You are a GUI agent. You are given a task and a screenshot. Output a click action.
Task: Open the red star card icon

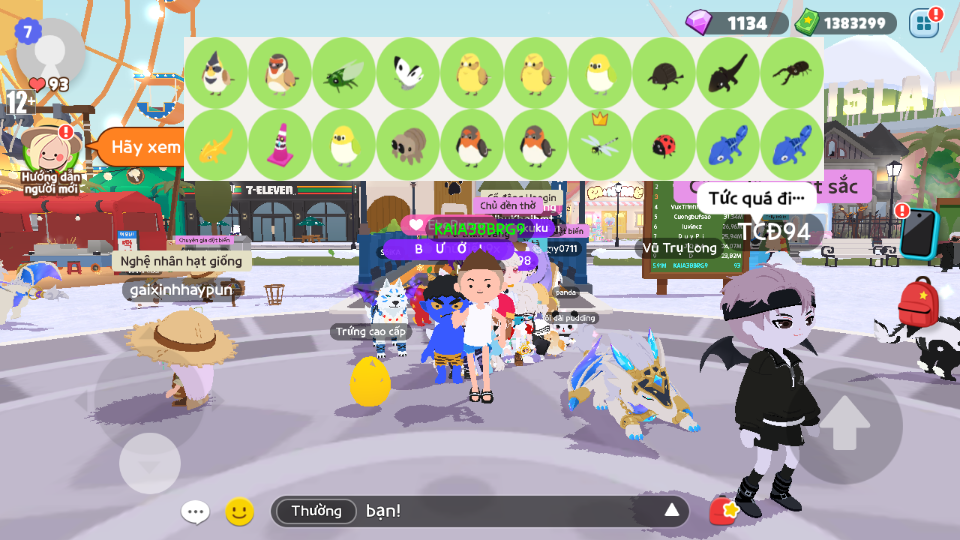[x=723, y=512]
